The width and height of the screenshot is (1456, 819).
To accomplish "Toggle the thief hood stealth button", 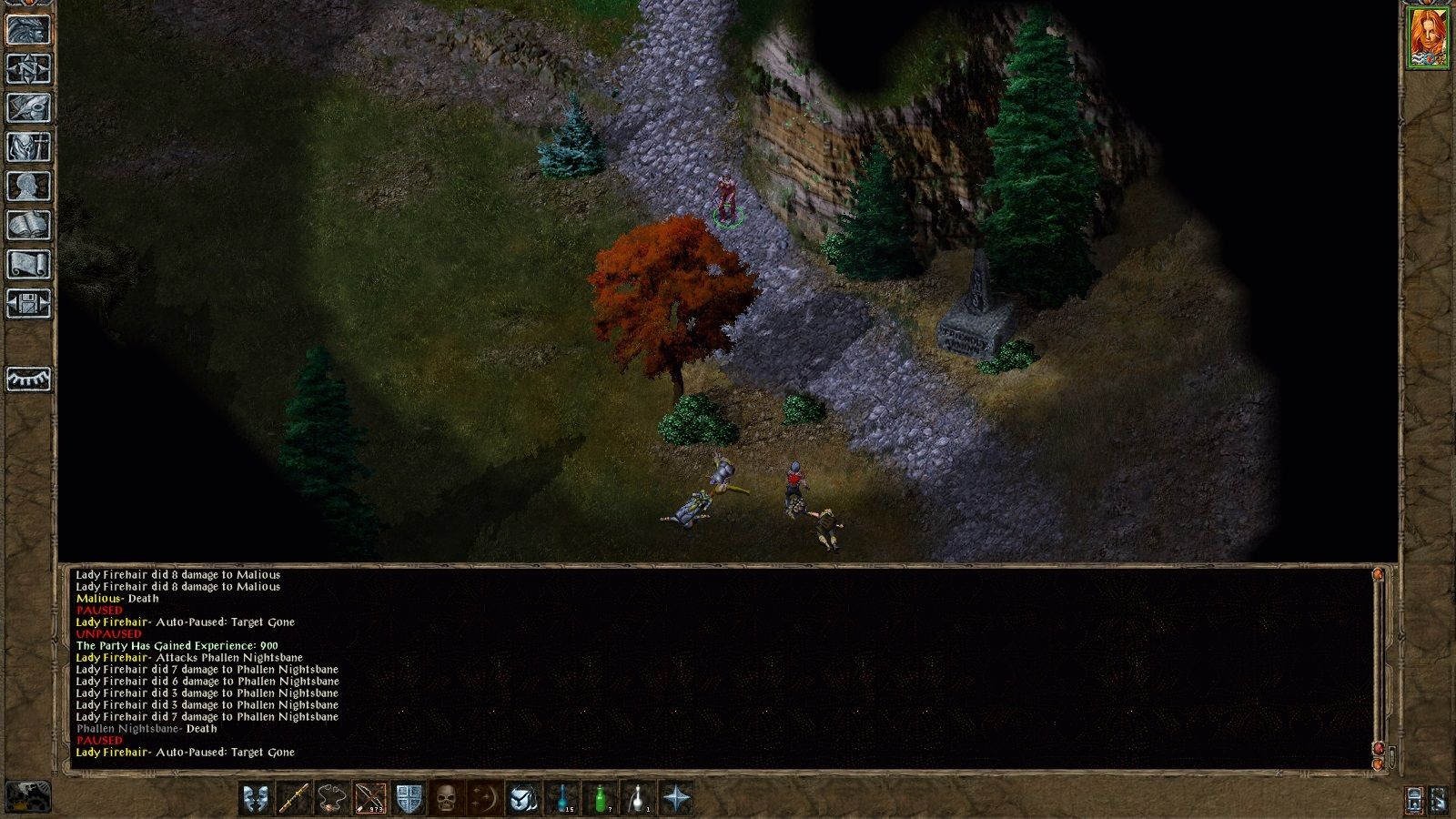I will click(x=523, y=799).
